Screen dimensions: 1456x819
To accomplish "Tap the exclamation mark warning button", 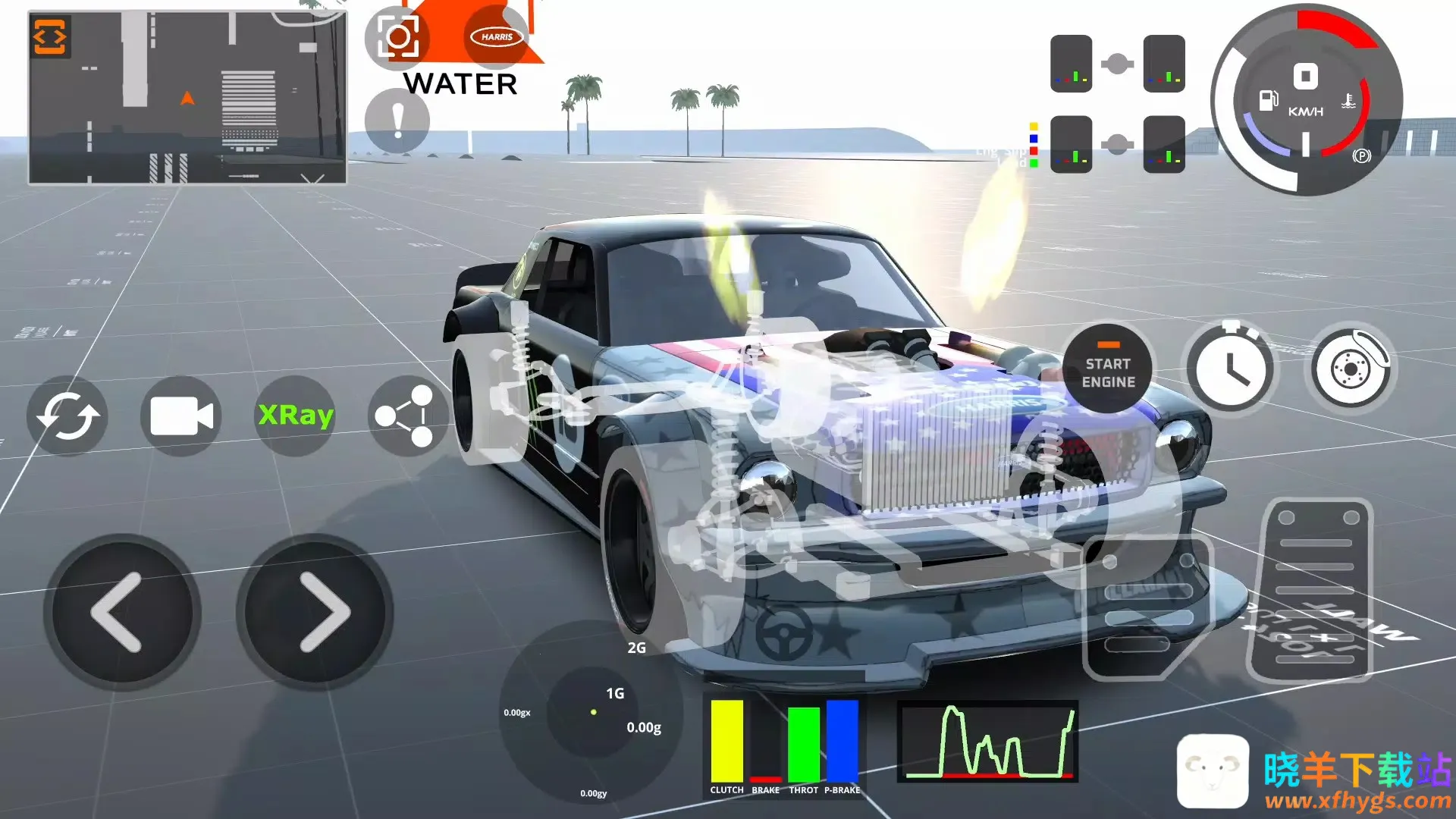I will (397, 121).
